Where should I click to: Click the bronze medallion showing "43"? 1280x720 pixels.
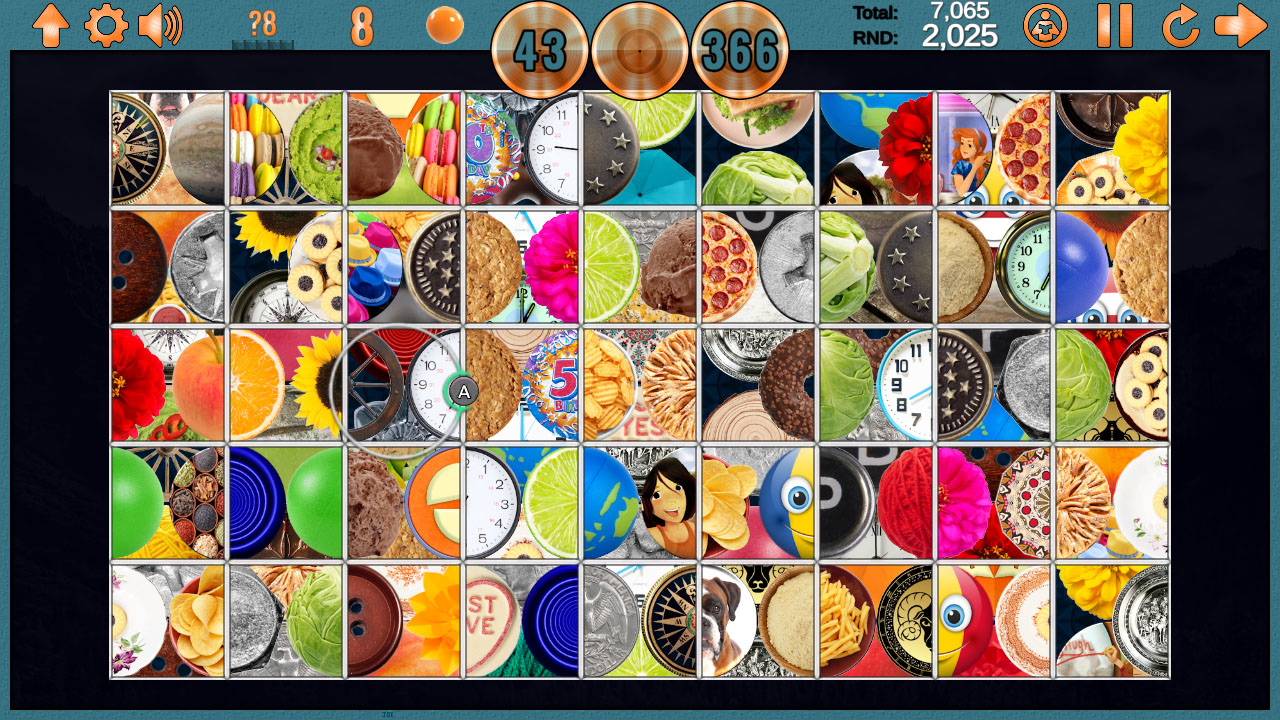click(x=540, y=50)
